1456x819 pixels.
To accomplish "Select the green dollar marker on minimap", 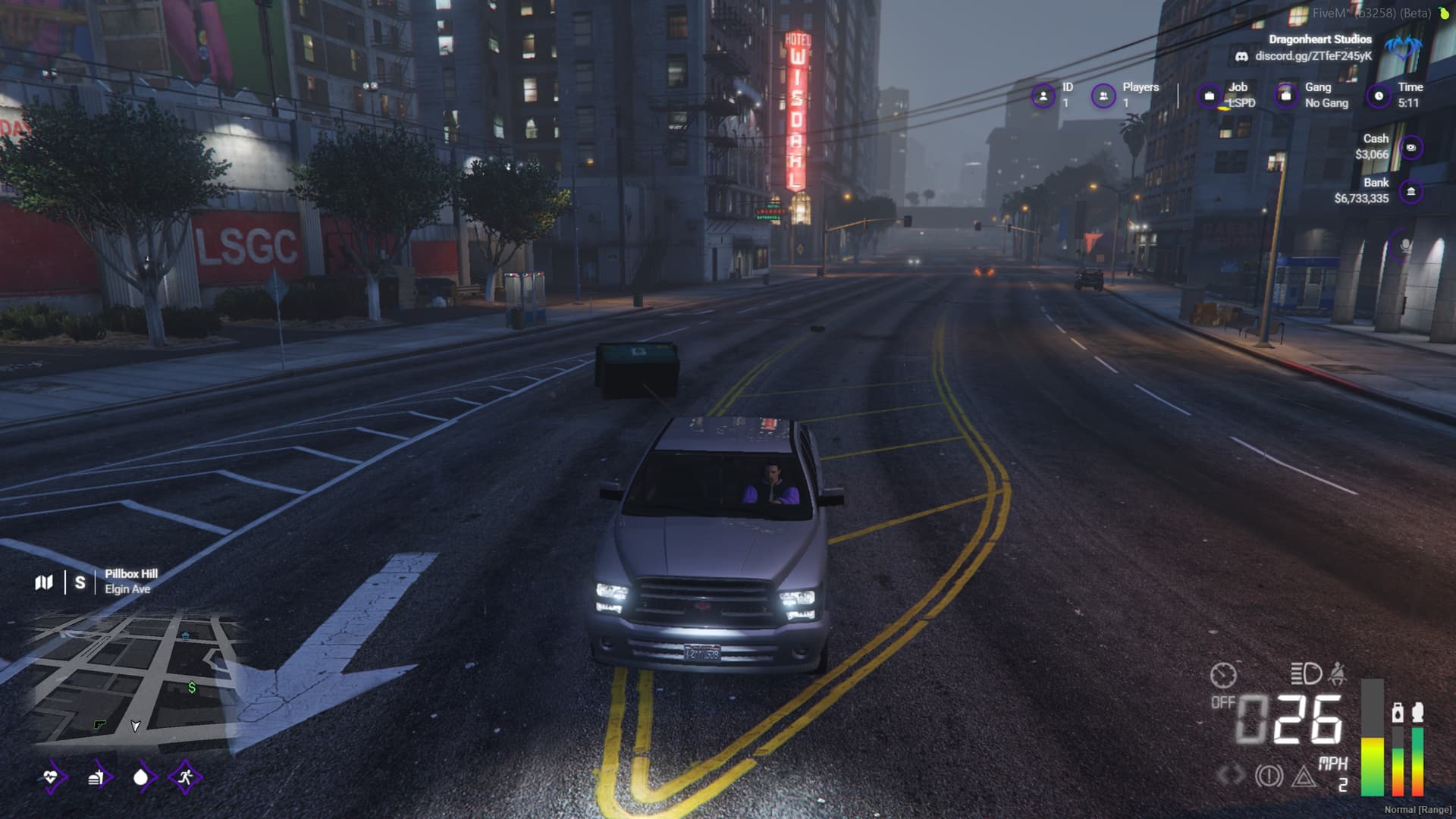I will point(192,687).
